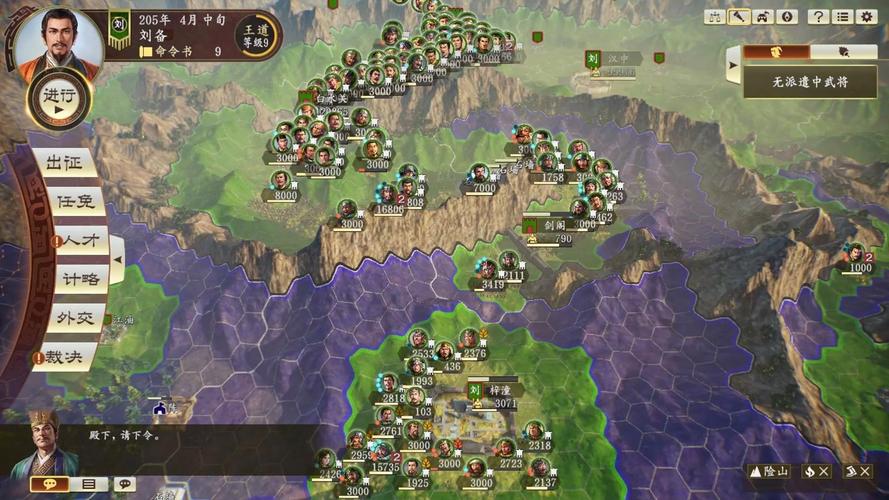Switch to the spear unit tab
The image size is (889, 500).
click(x=843, y=52)
